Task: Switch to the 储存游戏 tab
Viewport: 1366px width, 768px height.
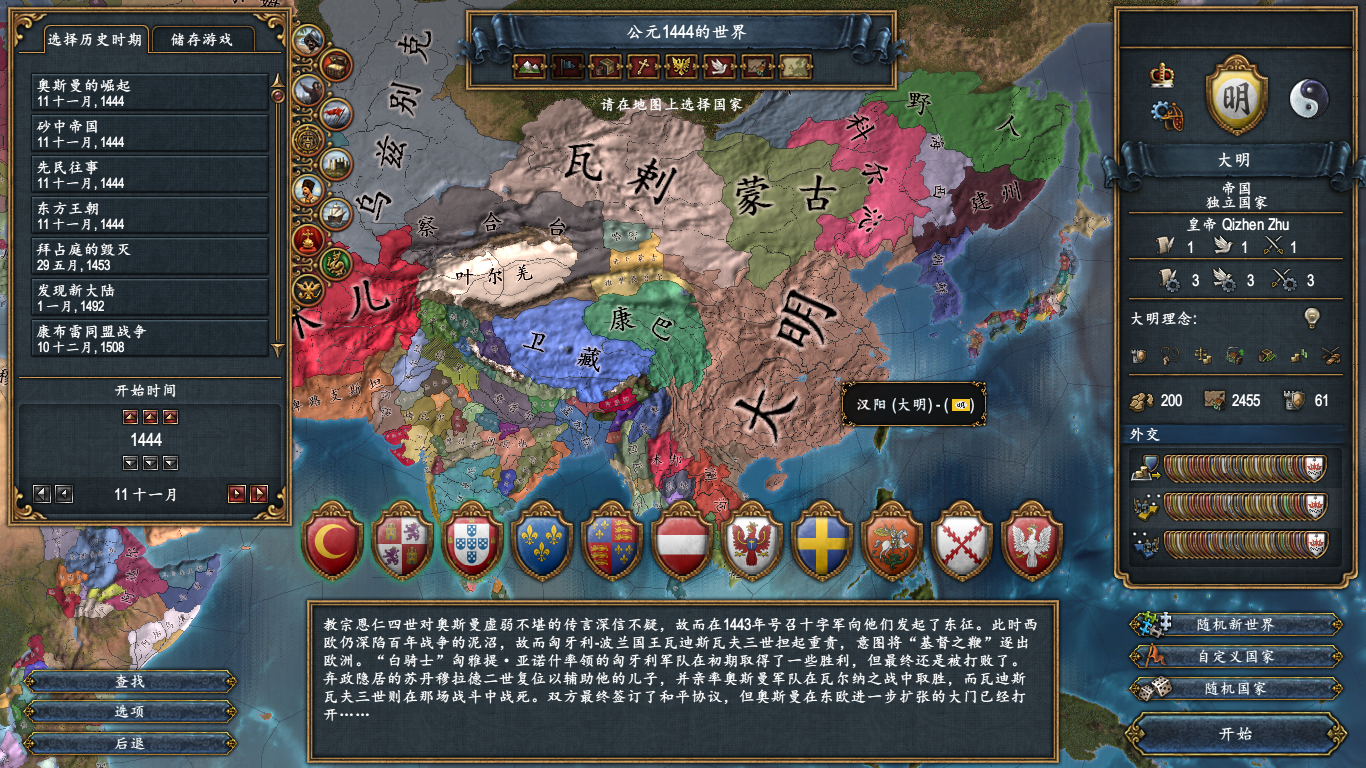Action: (201, 40)
